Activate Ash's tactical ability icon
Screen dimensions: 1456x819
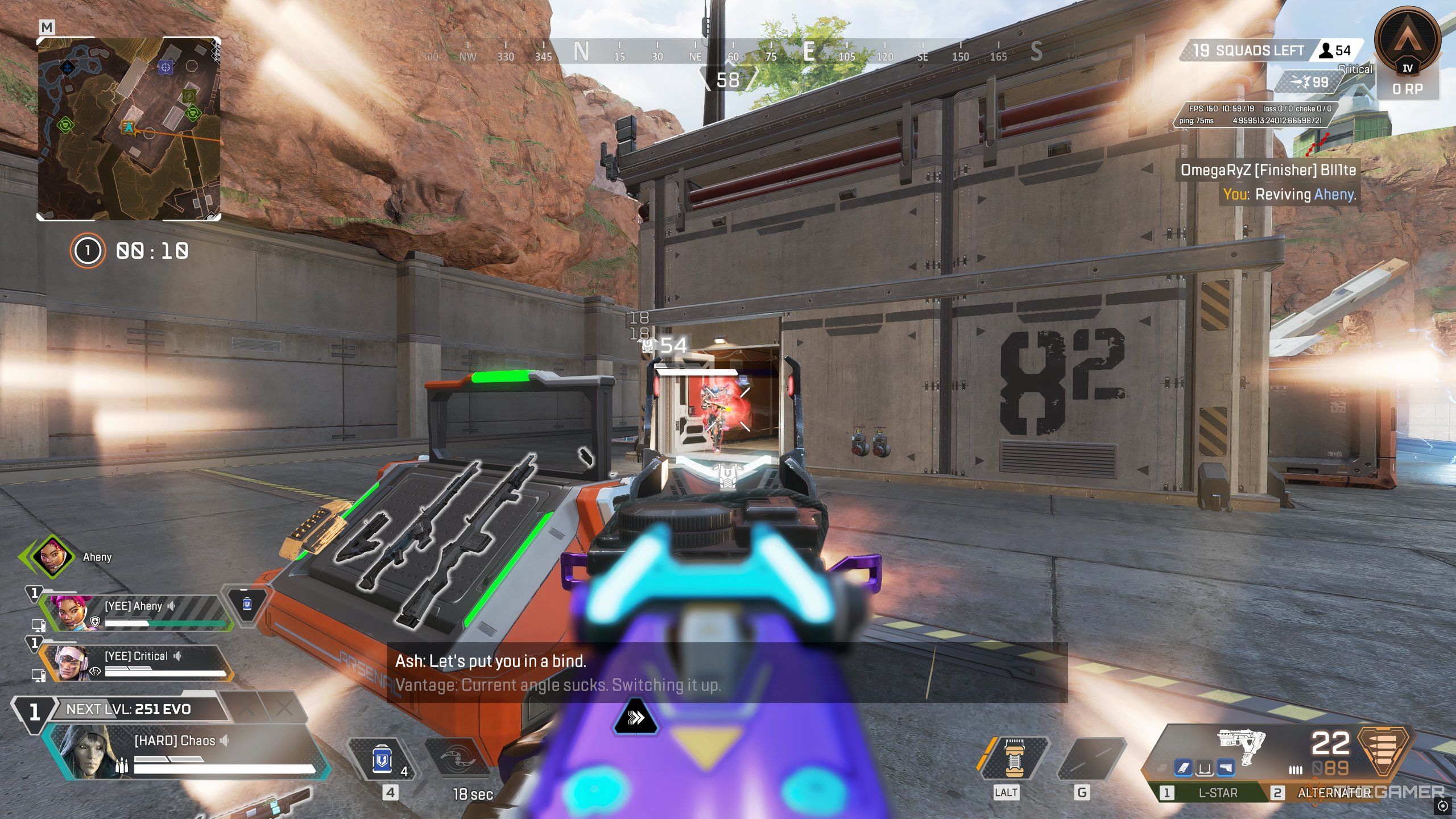coord(458,759)
